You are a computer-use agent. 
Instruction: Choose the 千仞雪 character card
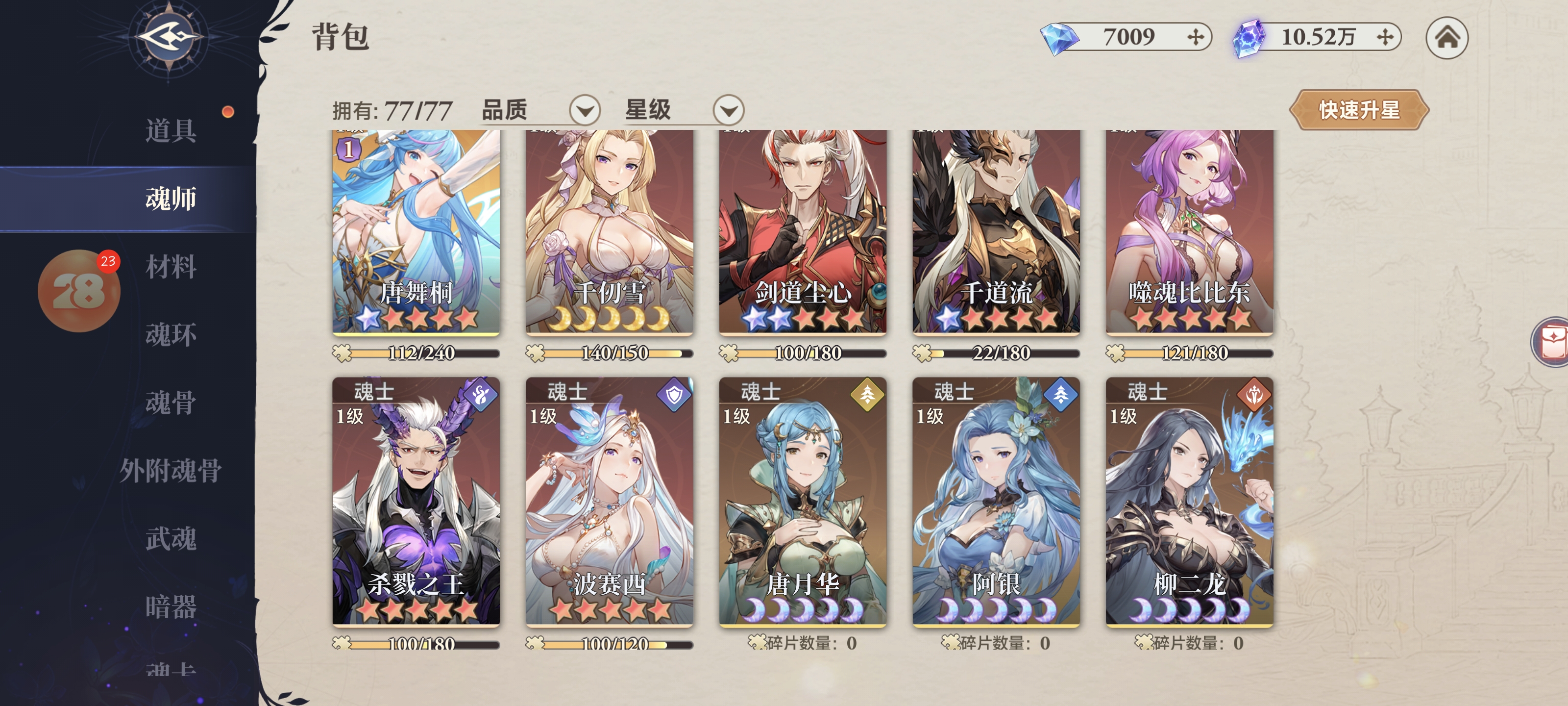(609, 231)
